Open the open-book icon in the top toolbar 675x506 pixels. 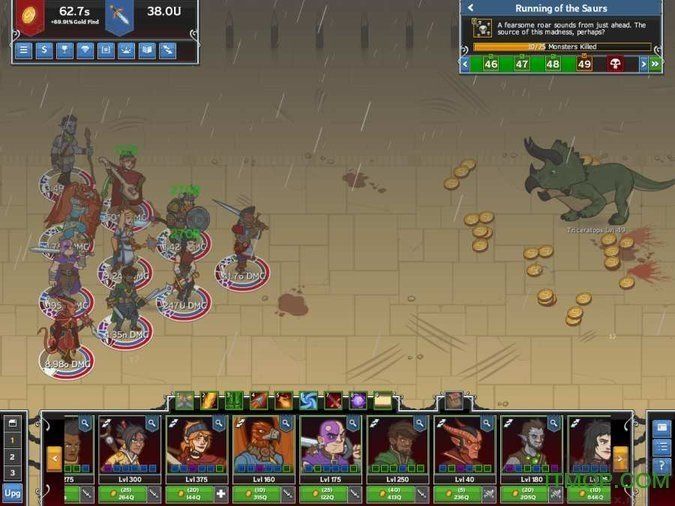[x=147, y=50]
